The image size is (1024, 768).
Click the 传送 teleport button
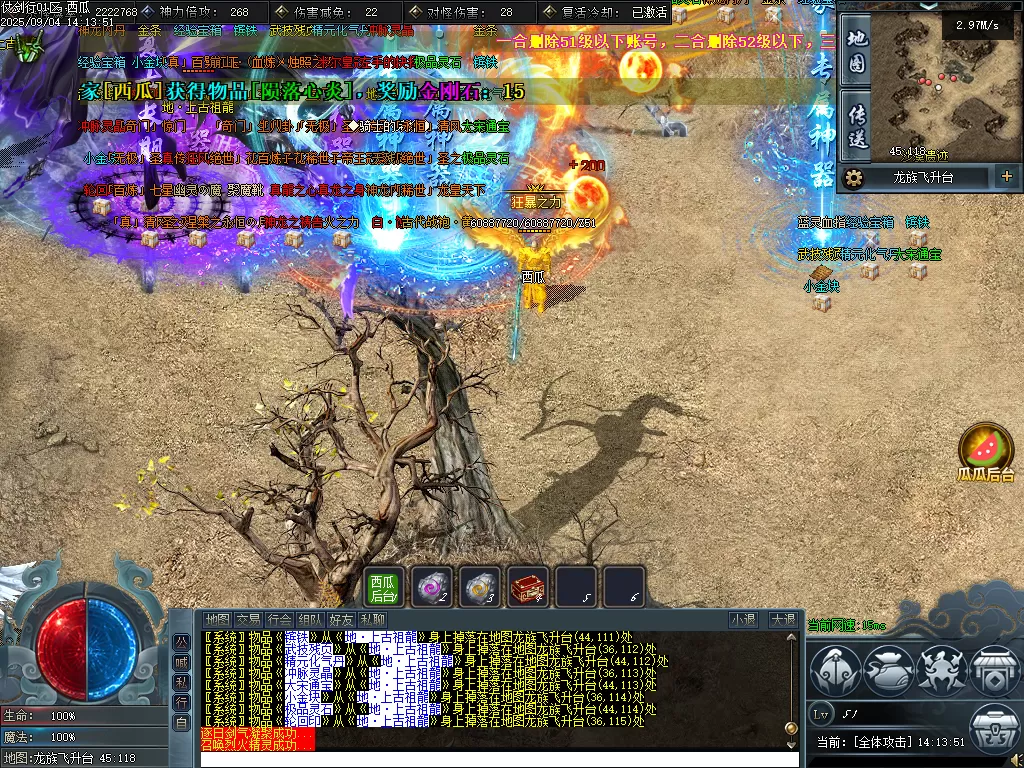point(856,123)
